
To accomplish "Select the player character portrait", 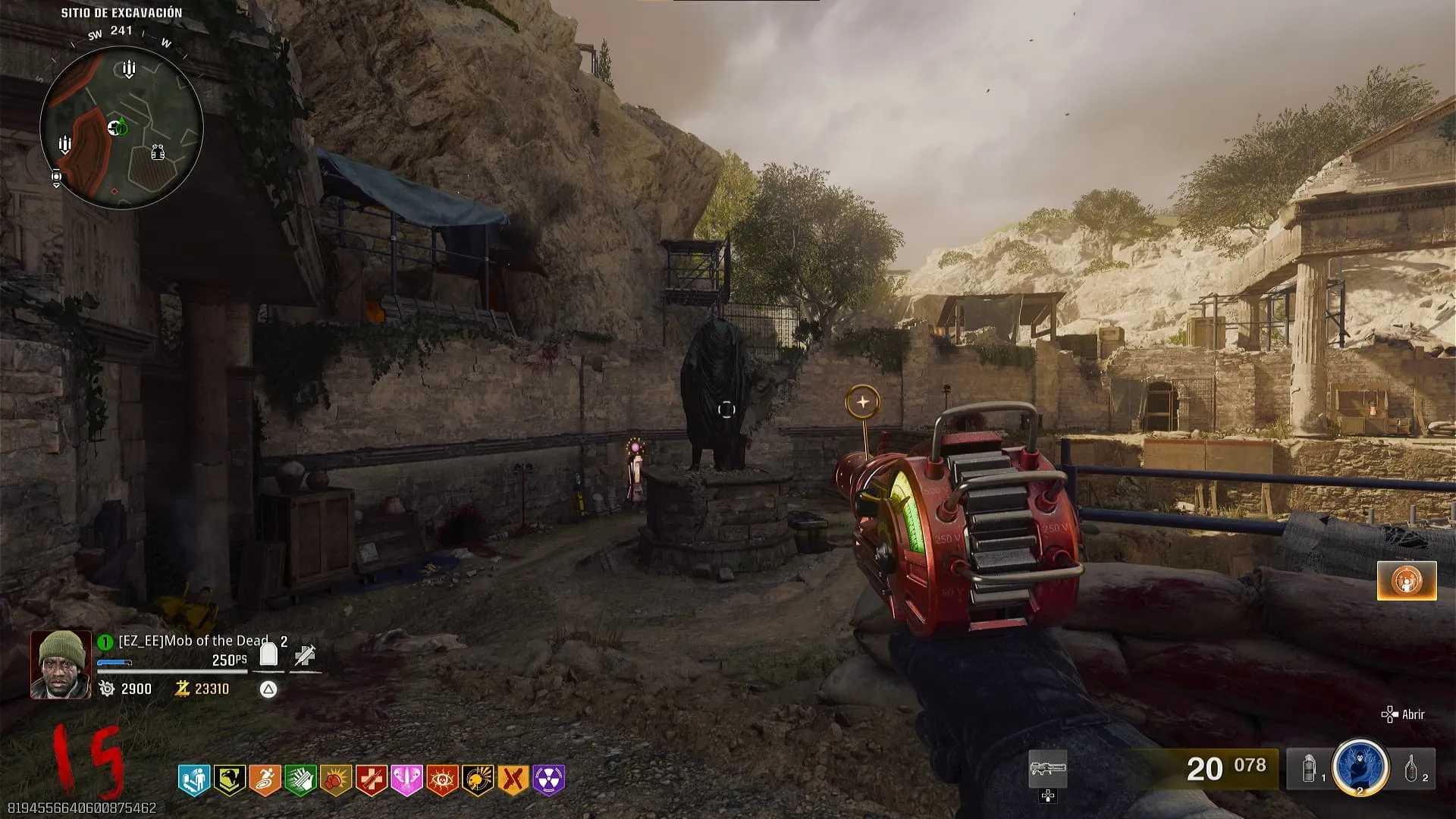I will [x=61, y=664].
